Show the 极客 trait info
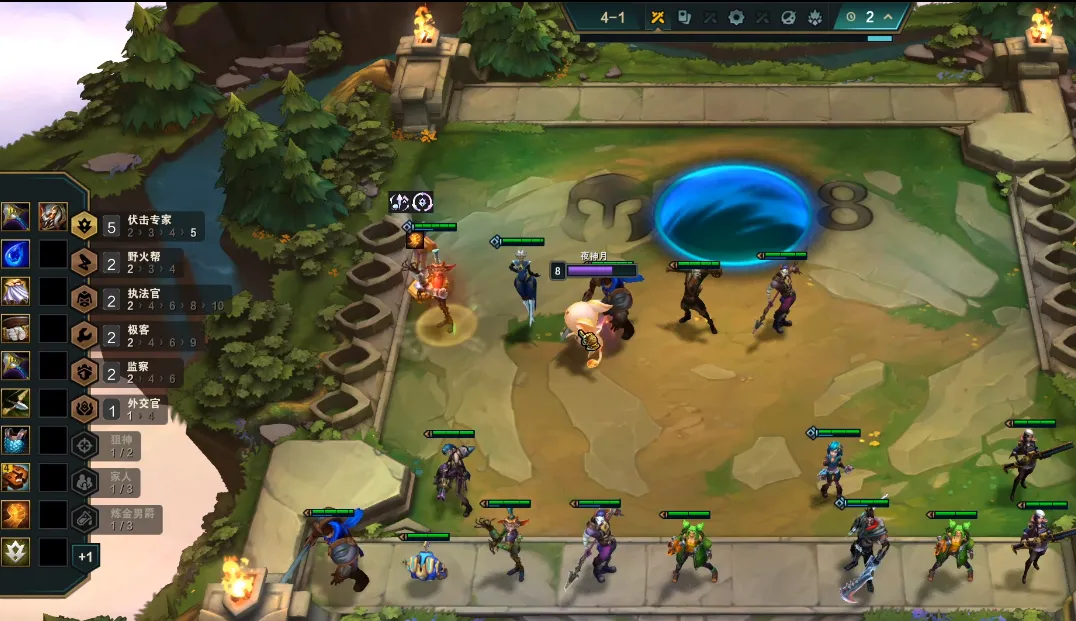 tap(140, 335)
